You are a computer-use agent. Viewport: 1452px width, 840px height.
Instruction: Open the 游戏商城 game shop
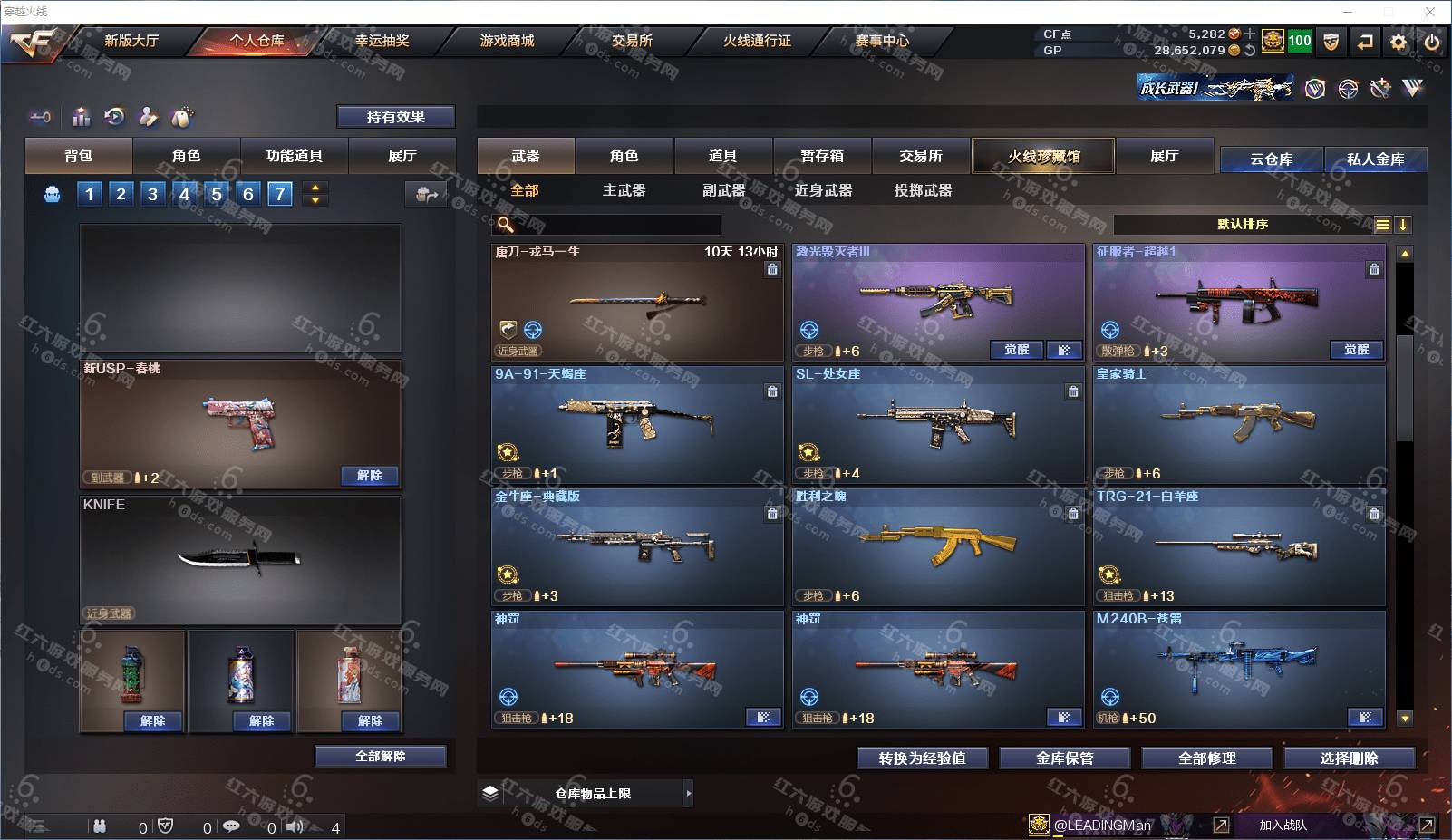point(507,41)
